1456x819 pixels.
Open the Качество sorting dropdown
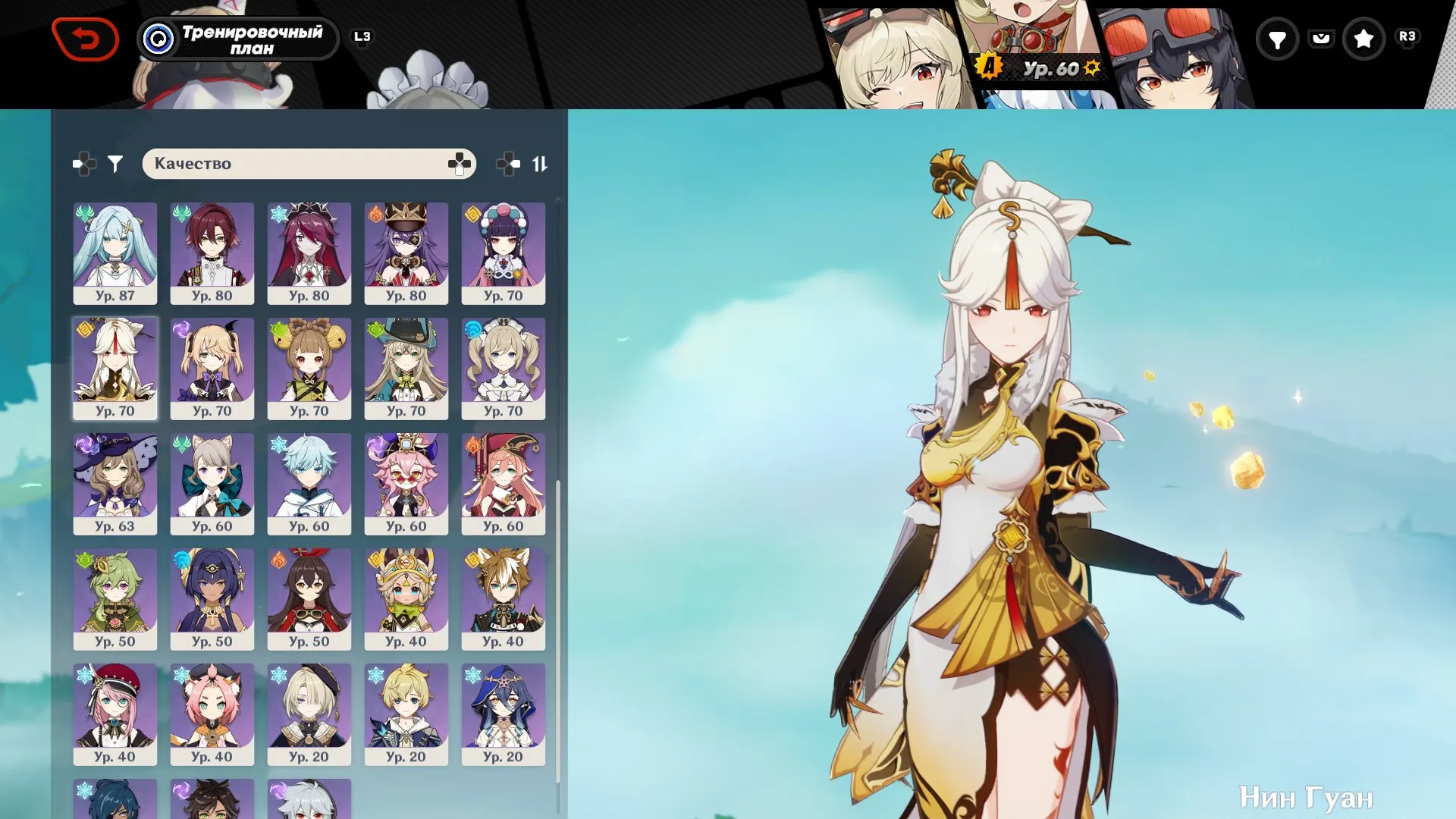tap(309, 162)
